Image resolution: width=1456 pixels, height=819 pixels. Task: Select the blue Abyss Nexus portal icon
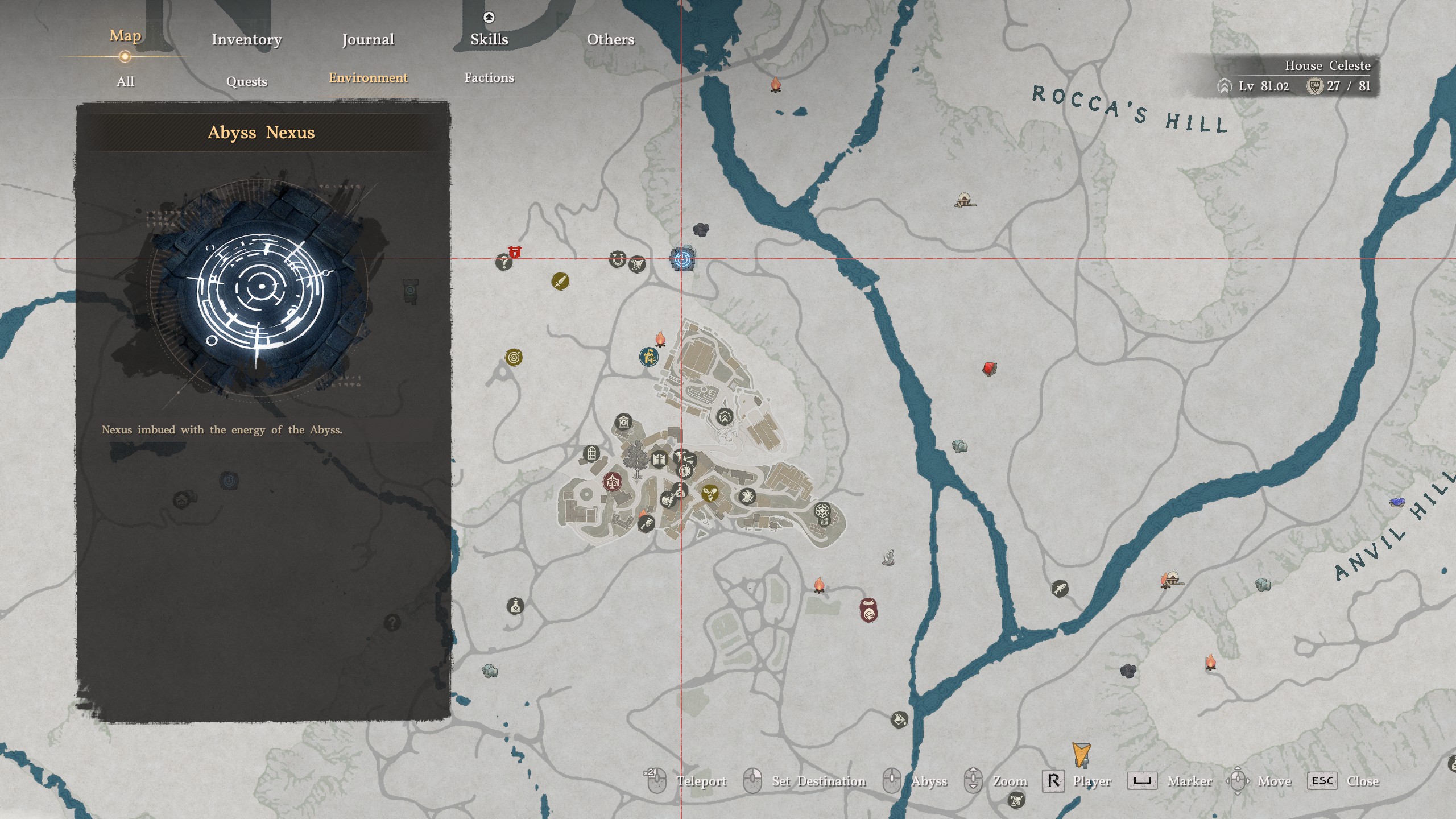tap(682, 259)
